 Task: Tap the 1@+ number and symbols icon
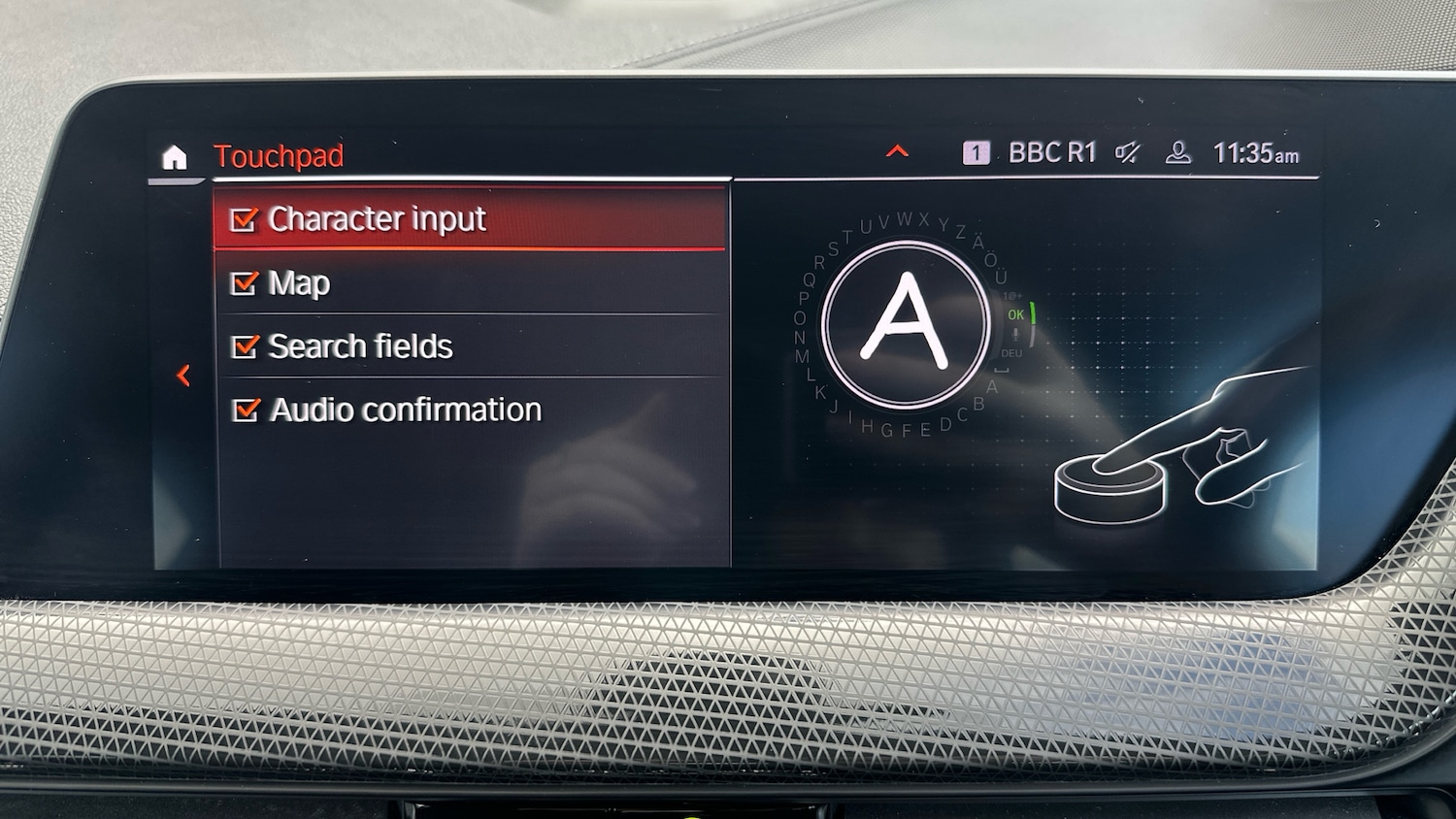[1012, 296]
